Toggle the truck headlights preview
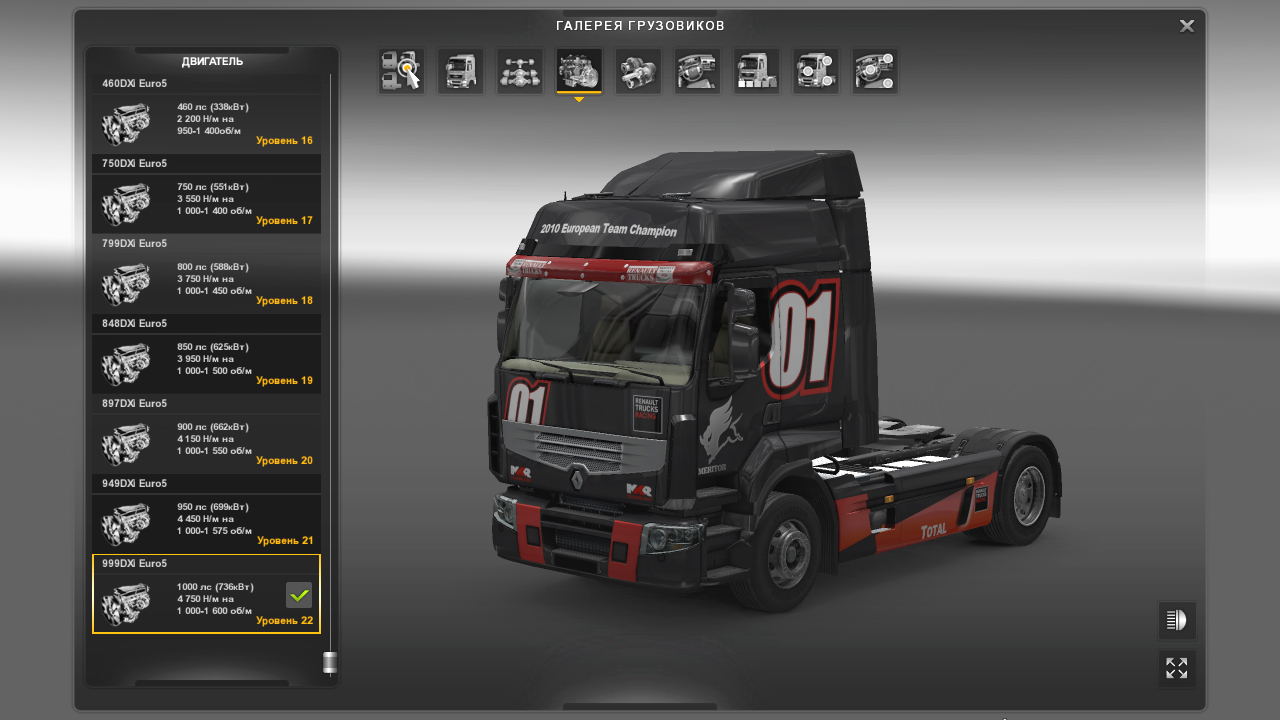Image resolution: width=1280 pixels, height=720 pixels. pyautogui.click(x=1176, y=620)
